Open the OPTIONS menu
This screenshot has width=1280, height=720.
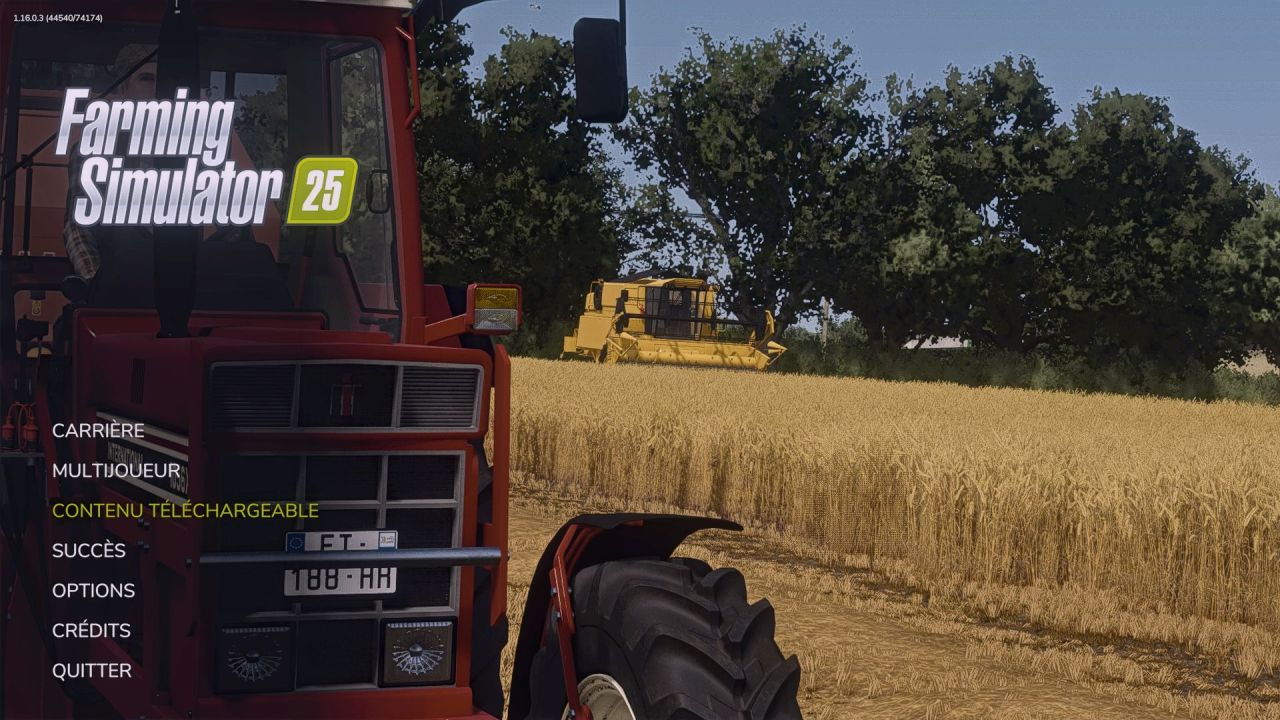(95, 590)
